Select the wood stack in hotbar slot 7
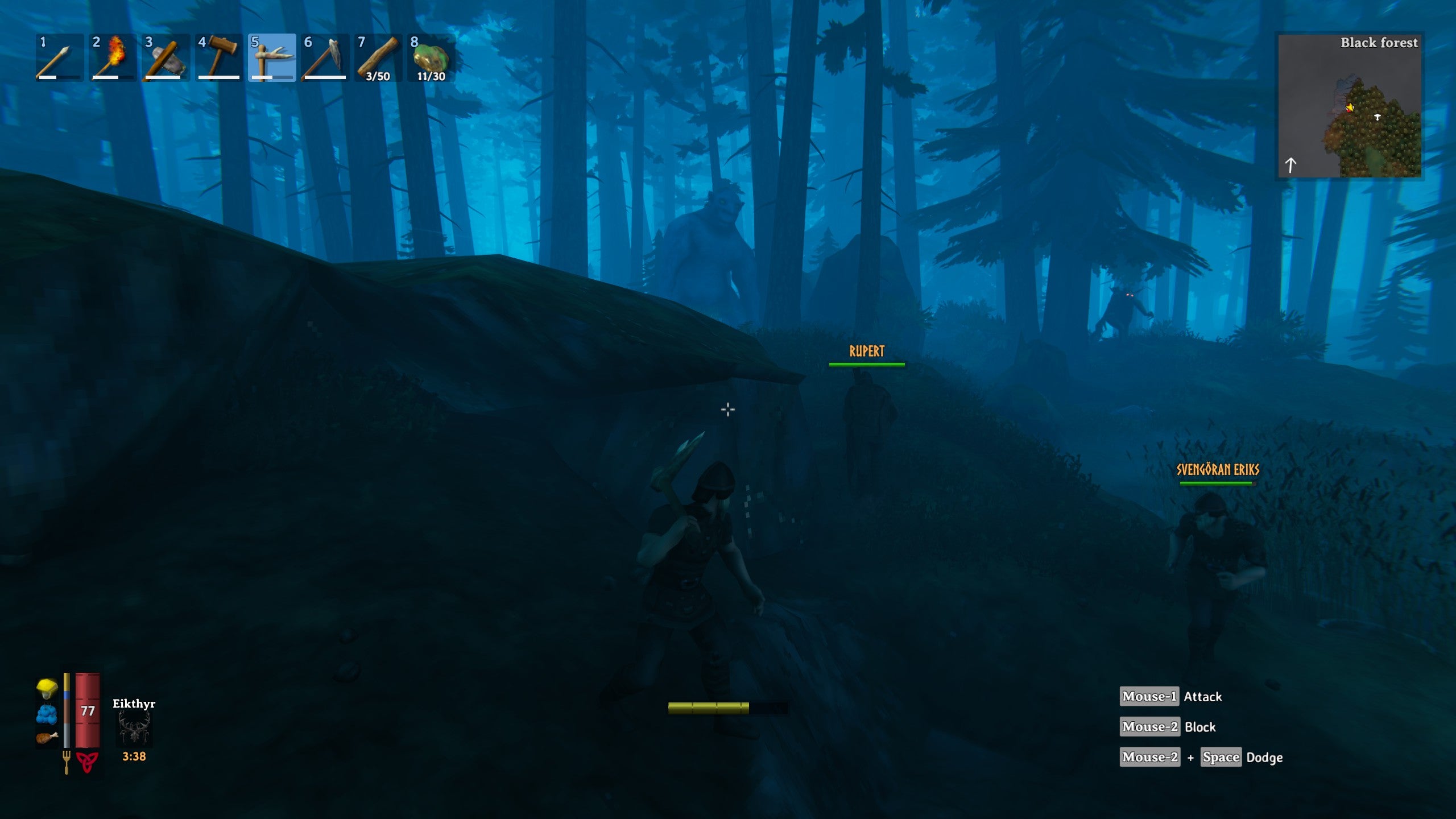This screenshot has height=819, width=1456. (x=379, y=58)
